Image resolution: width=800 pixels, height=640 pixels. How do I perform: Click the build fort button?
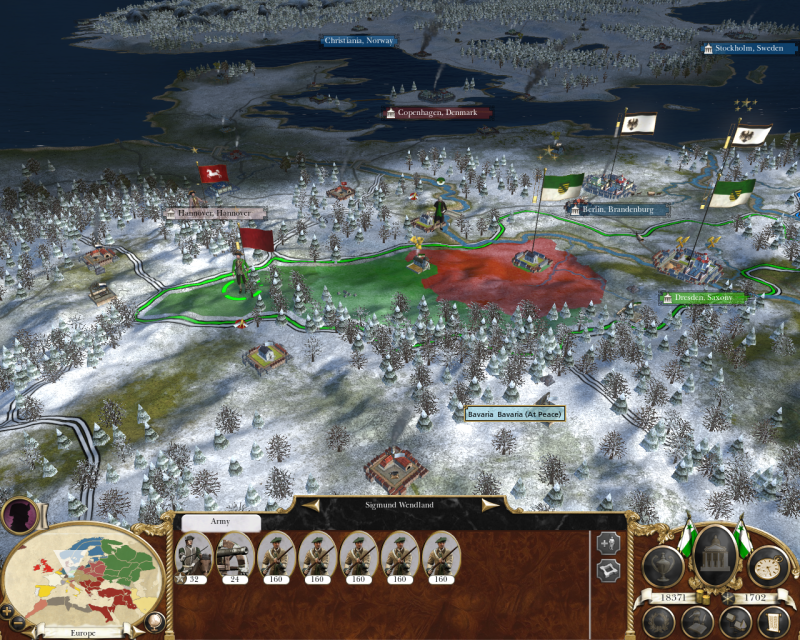click(608, 571)
